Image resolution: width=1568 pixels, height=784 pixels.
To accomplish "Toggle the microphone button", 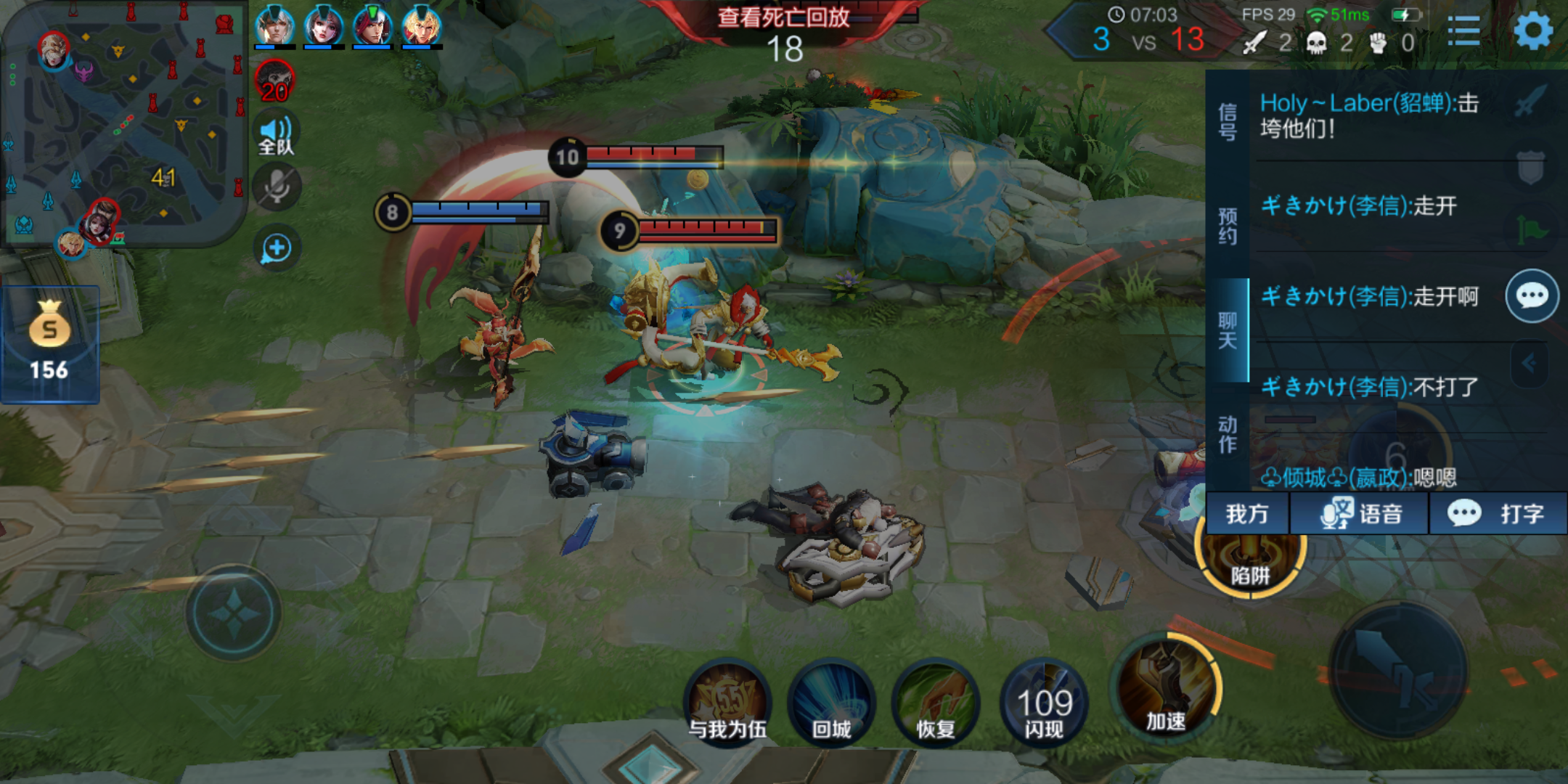I will click(x=277, y=187).
